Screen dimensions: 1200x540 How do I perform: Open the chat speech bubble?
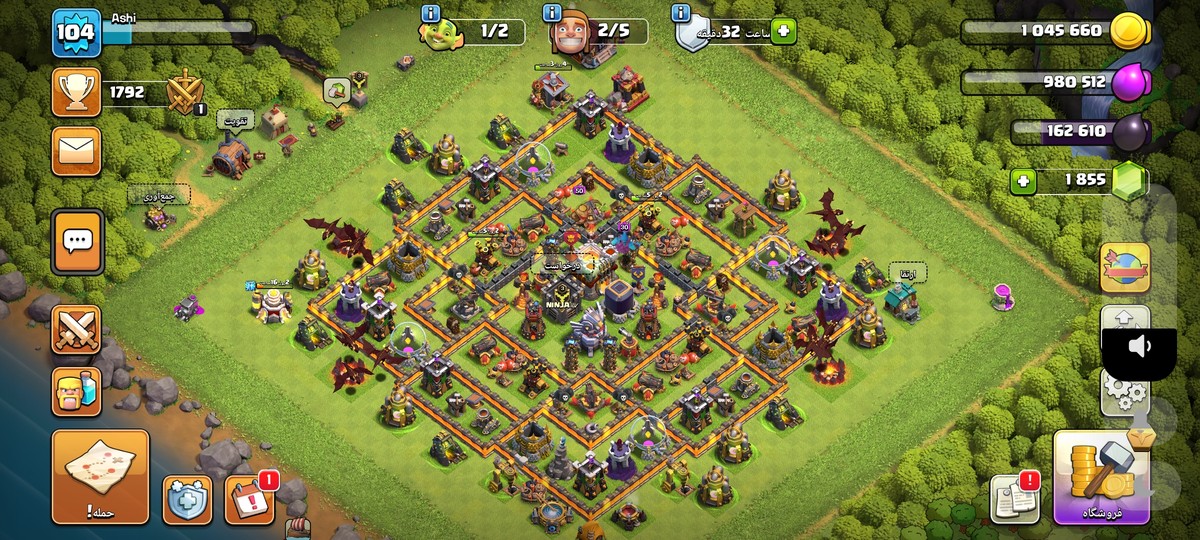pyautogui.click(x=77, y=240)
